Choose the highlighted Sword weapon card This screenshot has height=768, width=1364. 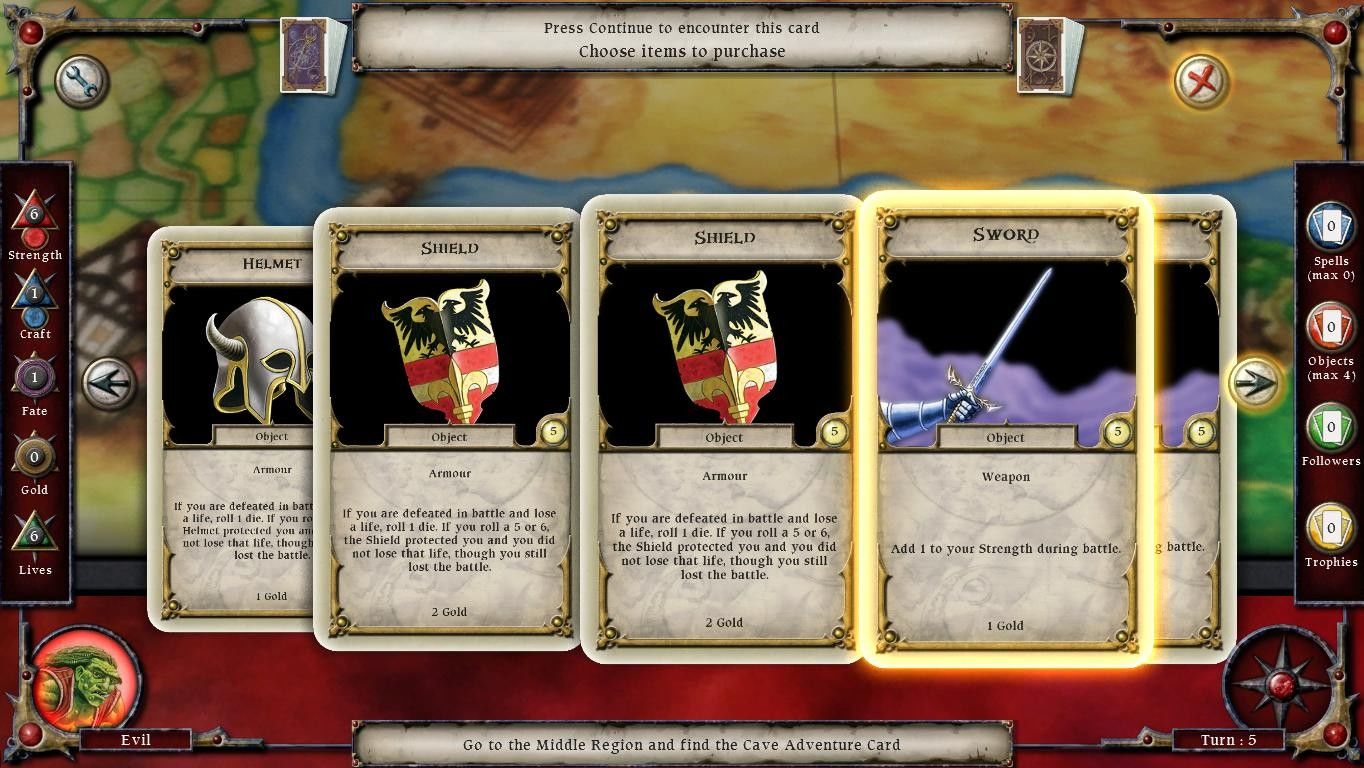coord(1006,430)
